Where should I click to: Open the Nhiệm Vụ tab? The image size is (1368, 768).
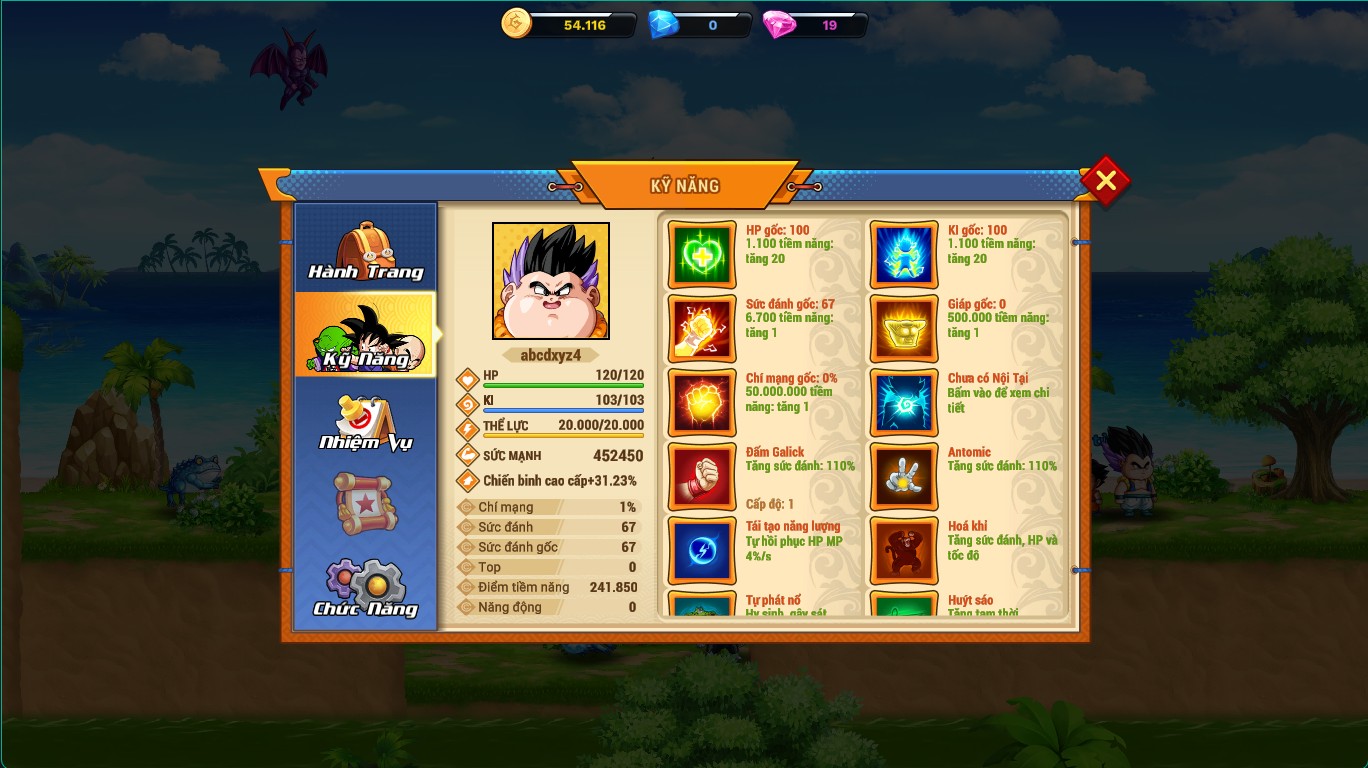click(366, 423)
